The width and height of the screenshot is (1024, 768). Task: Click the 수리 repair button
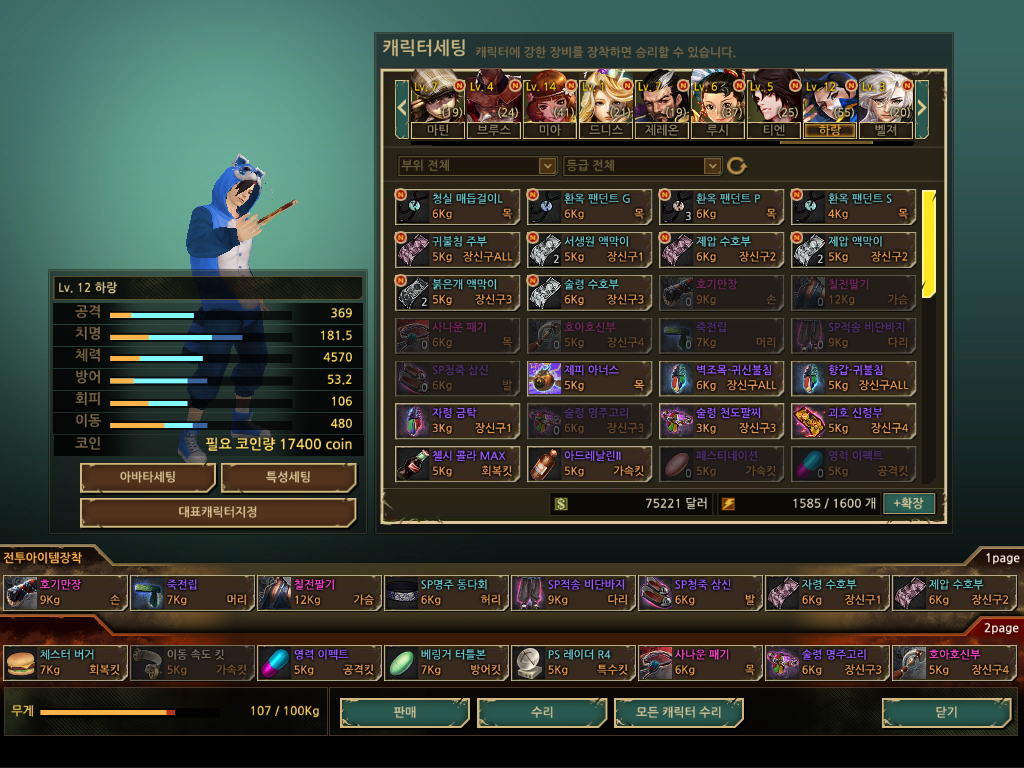(x=541, y=712)
